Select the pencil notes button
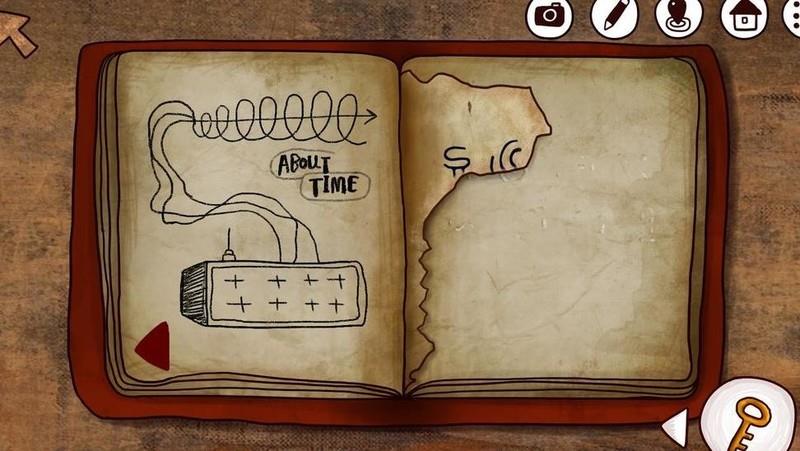 (x=614, y=16)
